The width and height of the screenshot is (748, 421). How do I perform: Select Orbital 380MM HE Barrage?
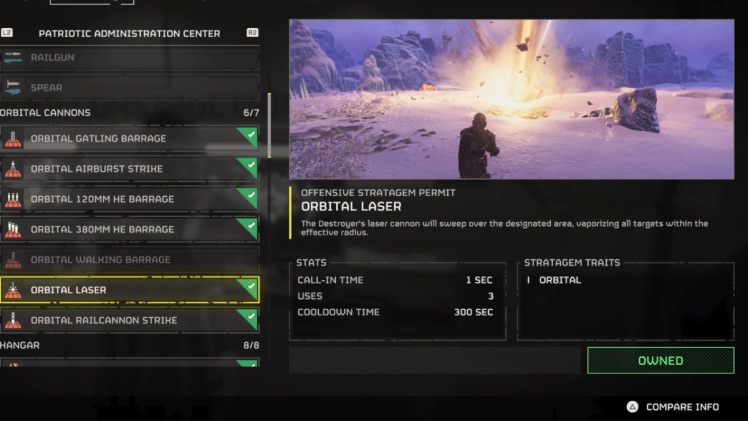130,229
